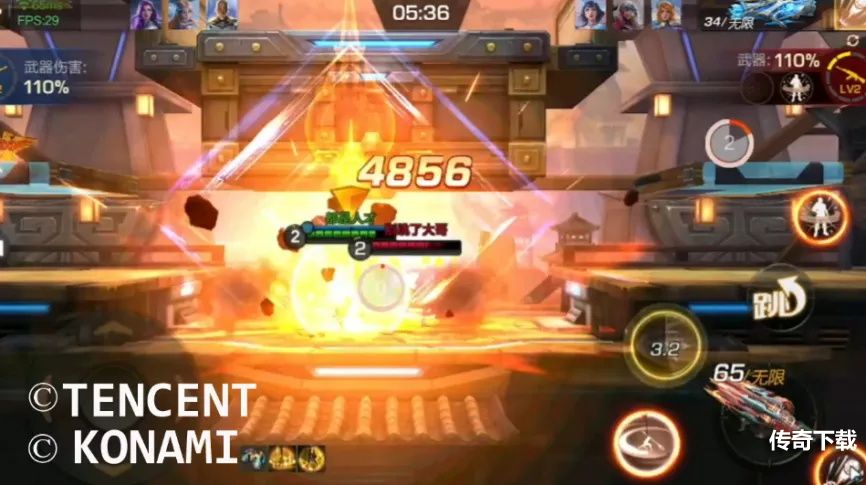Tap the small refresh arrows icon
The height and width of the screenshot is (485, 866).
851,40
